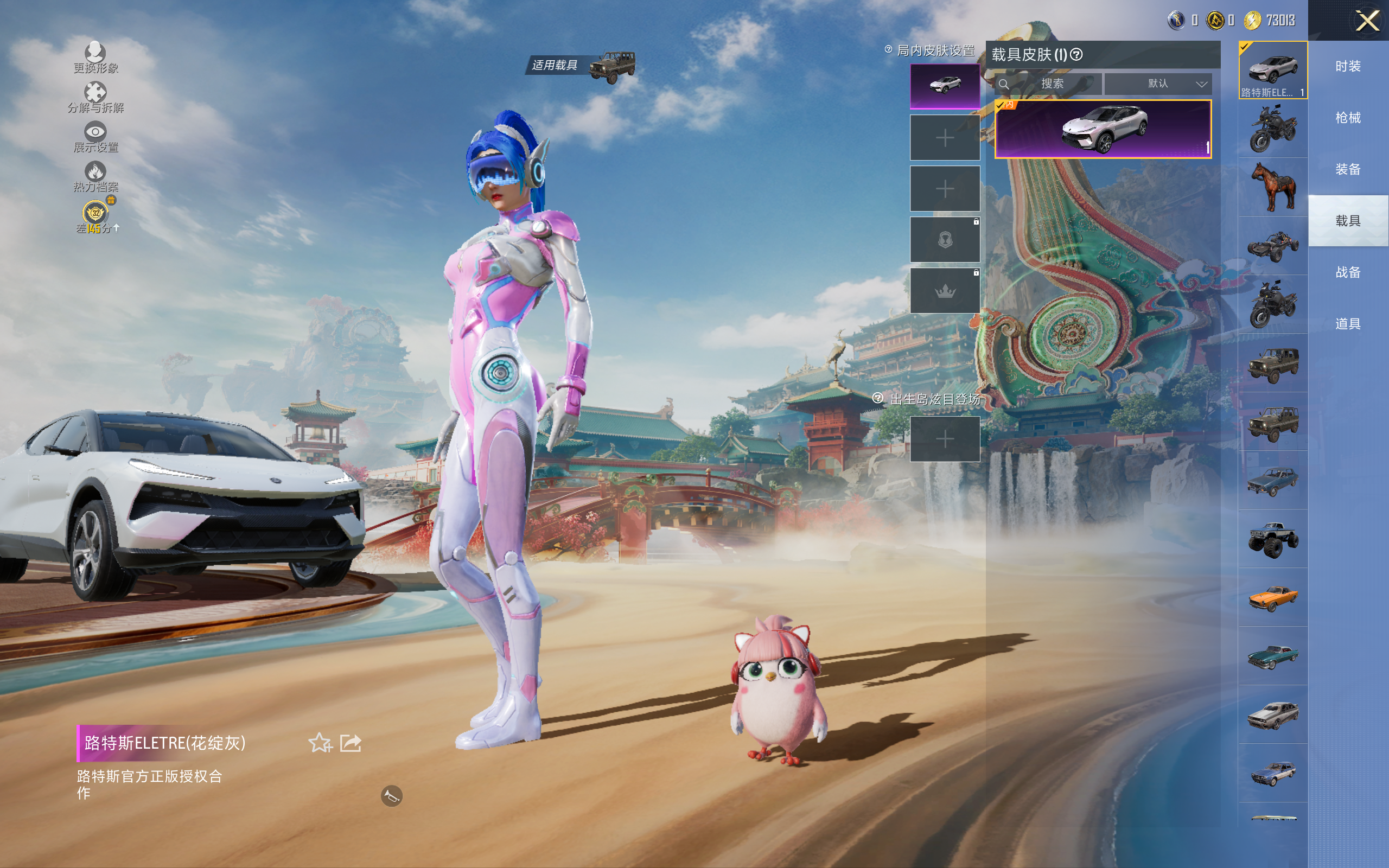Select the 装备 tab
The image size is (1389, 868).
click(1348, 169)
